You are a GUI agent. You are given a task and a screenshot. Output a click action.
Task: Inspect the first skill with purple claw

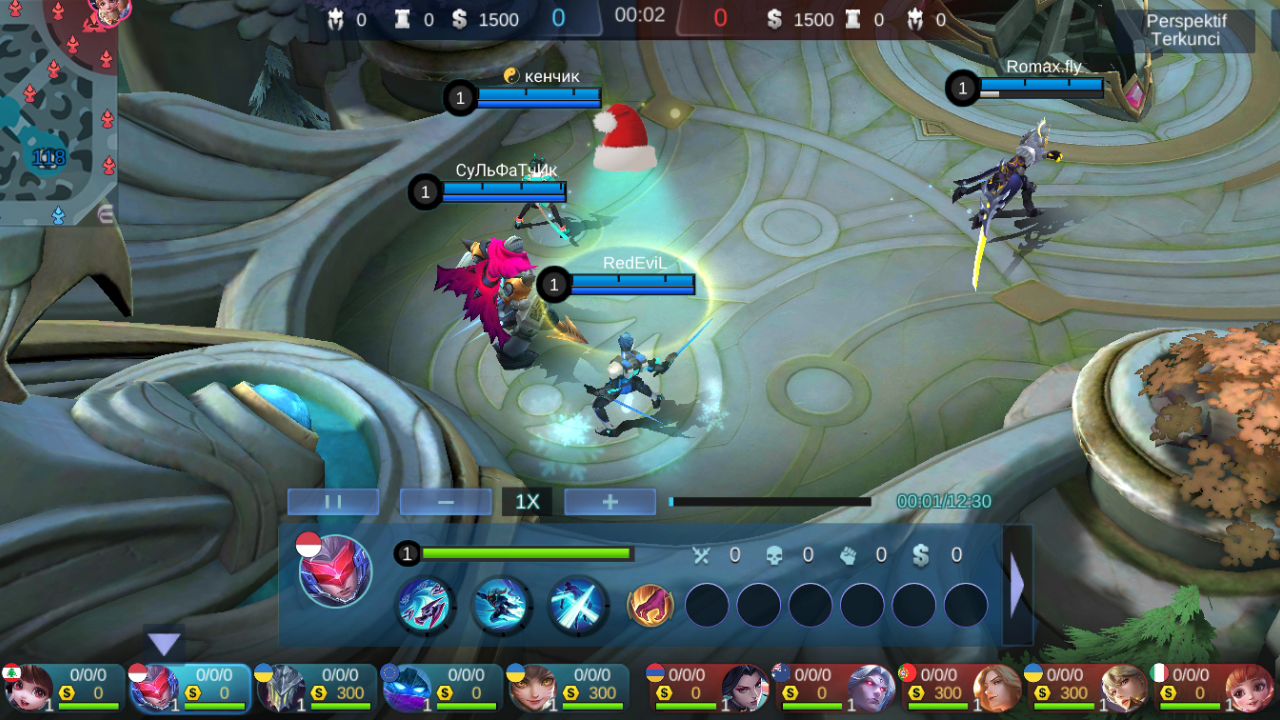pos(425,605)
